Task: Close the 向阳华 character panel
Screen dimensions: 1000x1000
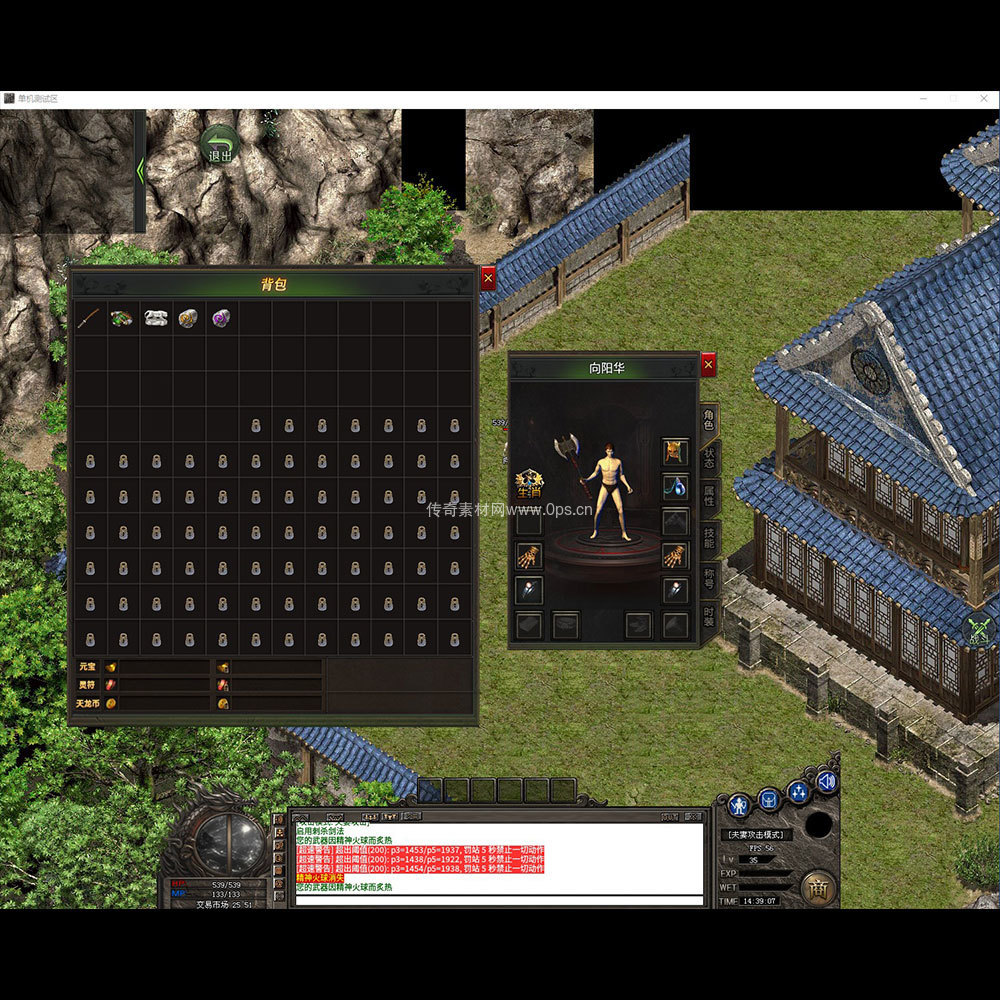Action: 708,365
